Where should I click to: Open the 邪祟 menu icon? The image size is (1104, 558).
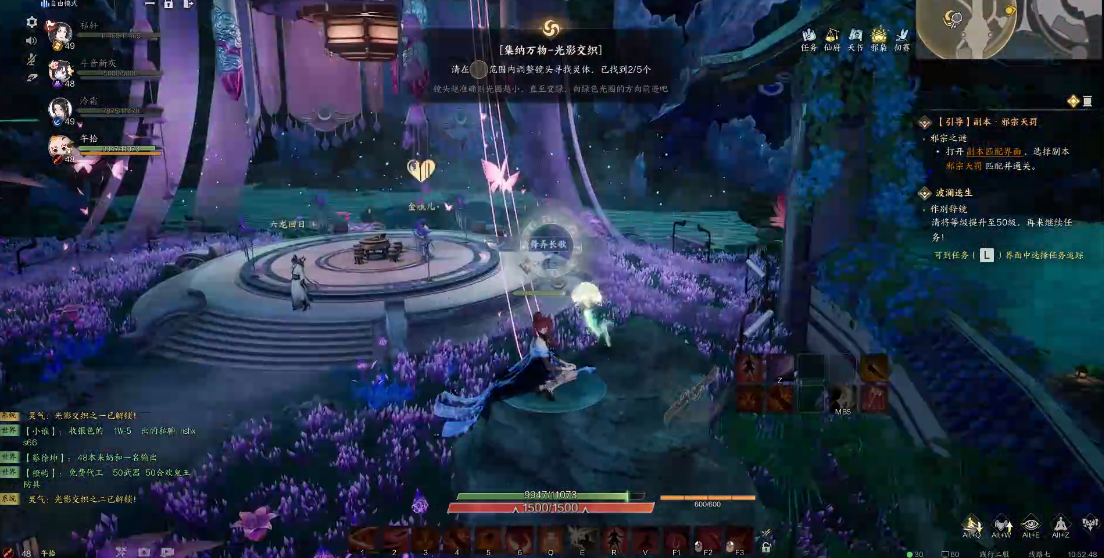879,36
